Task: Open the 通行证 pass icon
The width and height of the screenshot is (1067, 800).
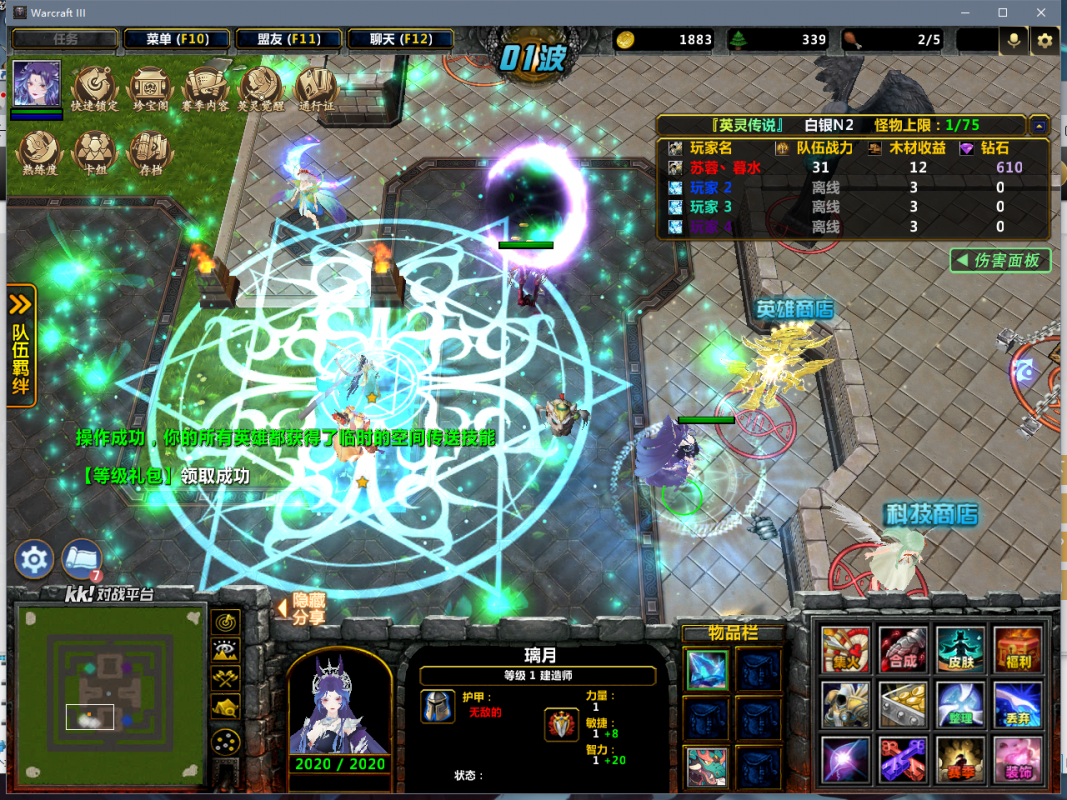Action: [x=315, y=87]
